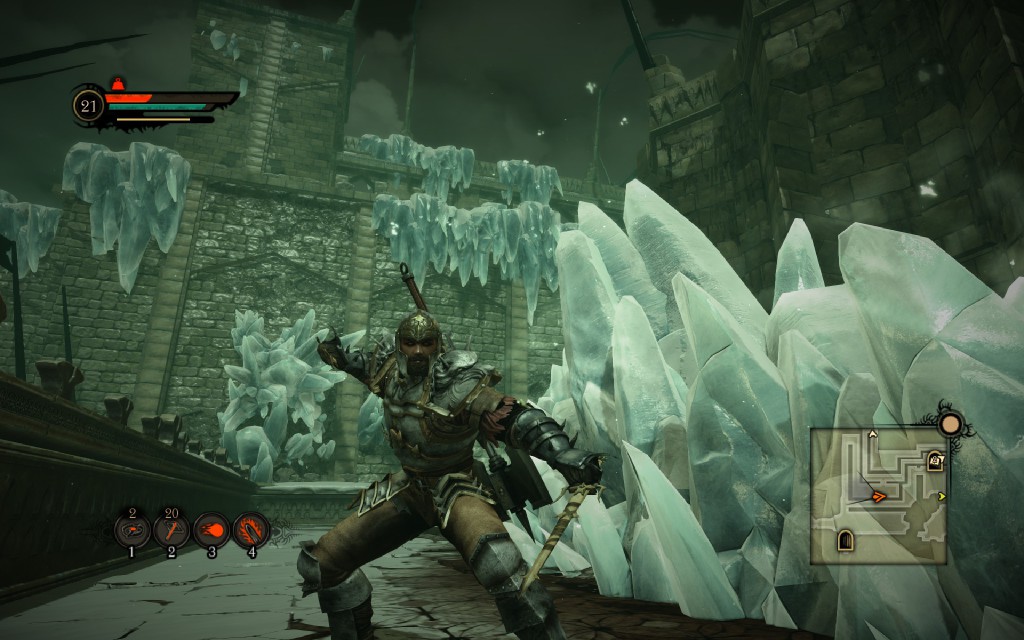Screen dimensions: 1024x640
Task: Click the quest marker icon on minimap
Action: point(936,460)
